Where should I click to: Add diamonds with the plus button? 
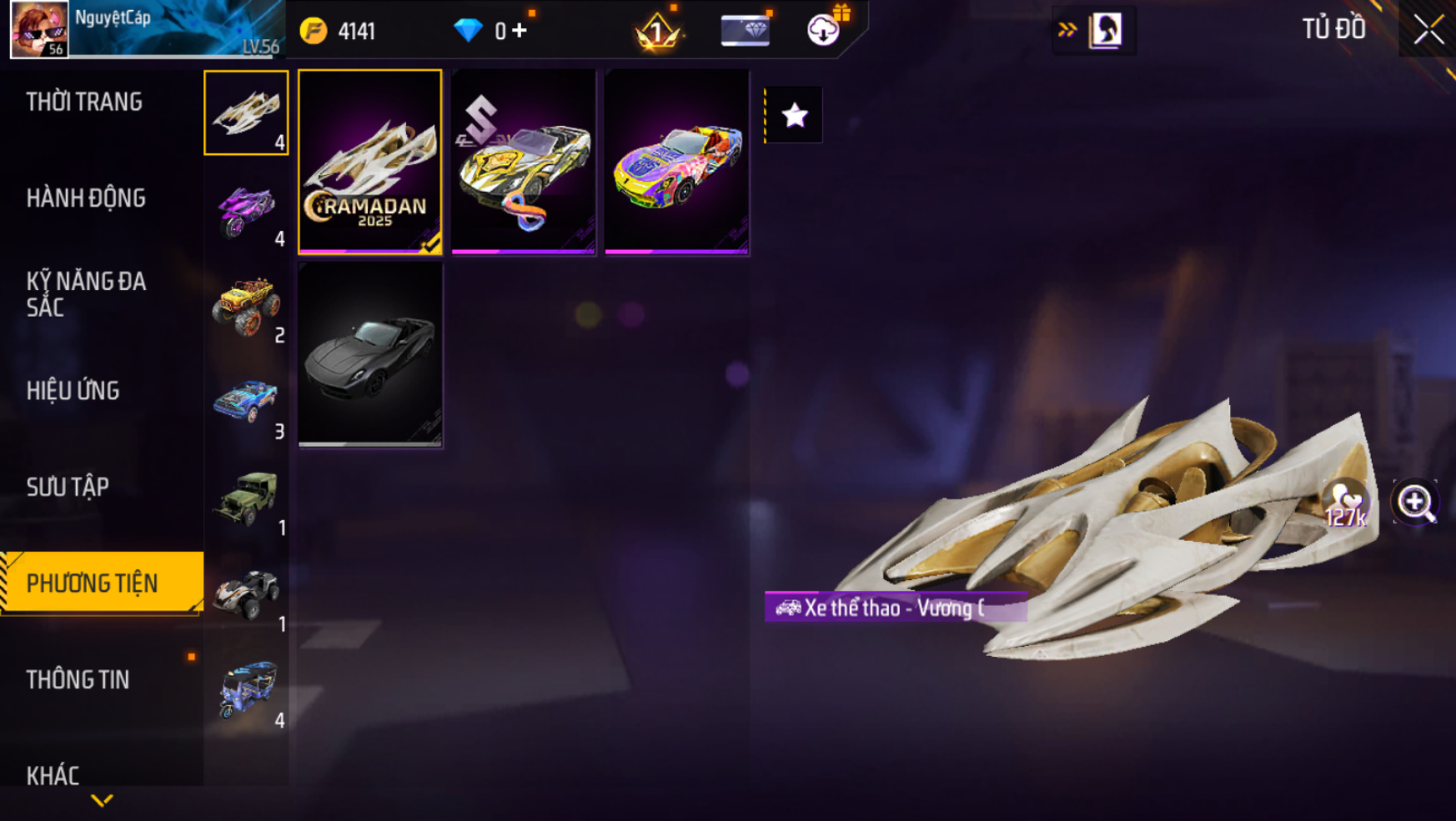pyautogui.click(x=520, y=31)
